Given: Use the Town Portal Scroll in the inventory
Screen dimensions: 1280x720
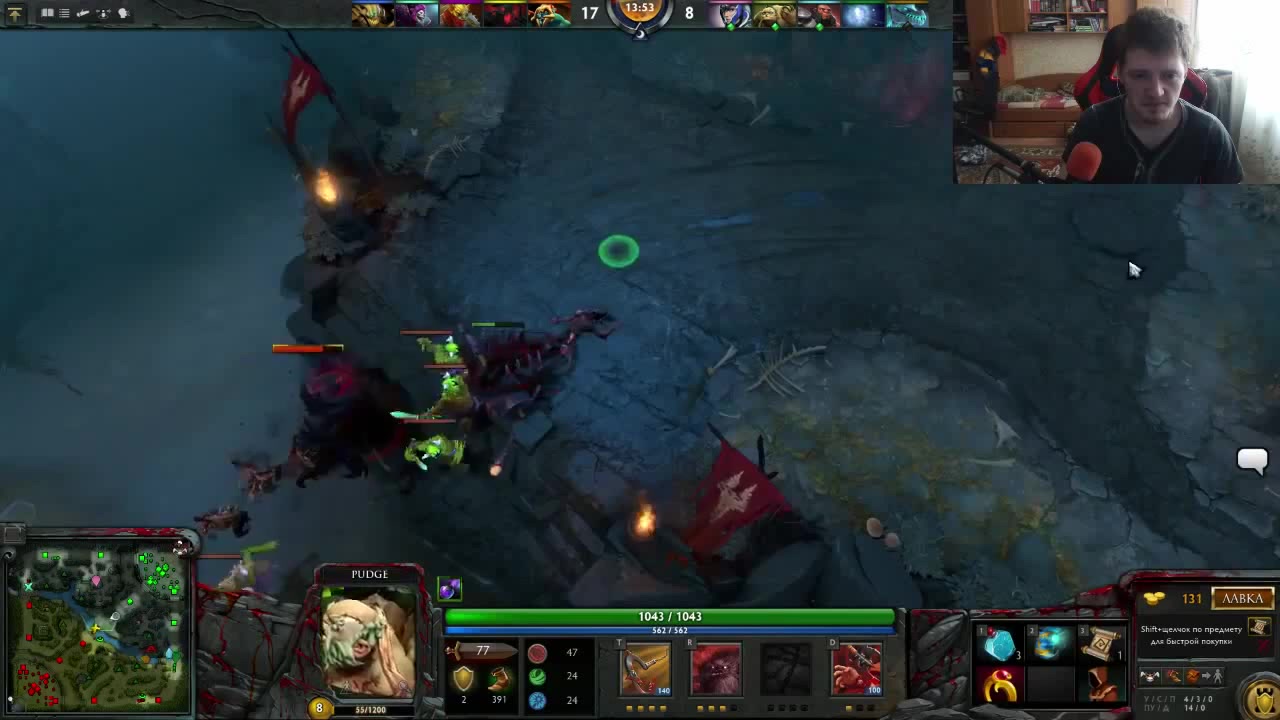Looking at the screenshot, I should [1100, 647].
